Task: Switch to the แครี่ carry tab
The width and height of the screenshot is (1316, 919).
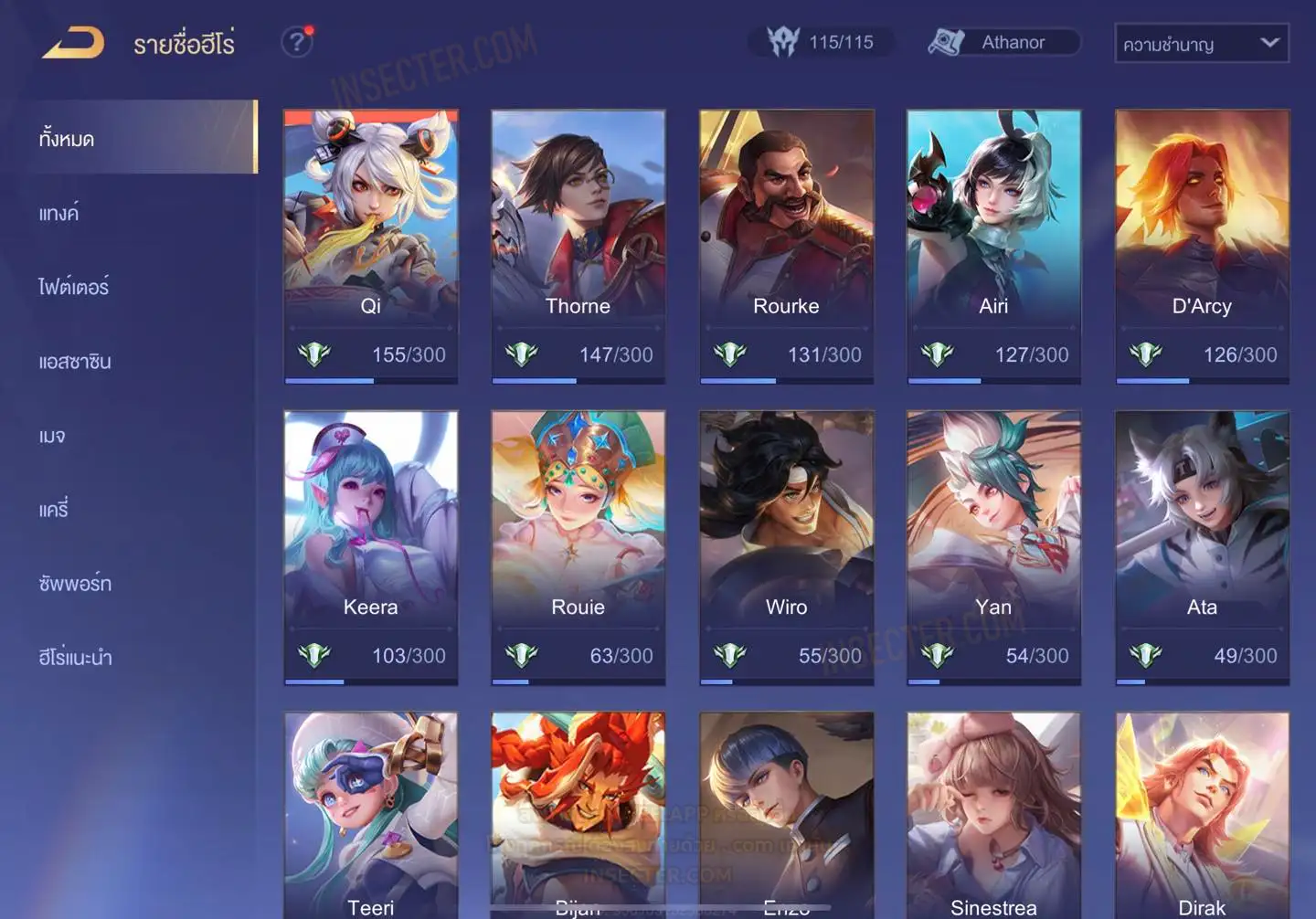Action: click(54, 509)
